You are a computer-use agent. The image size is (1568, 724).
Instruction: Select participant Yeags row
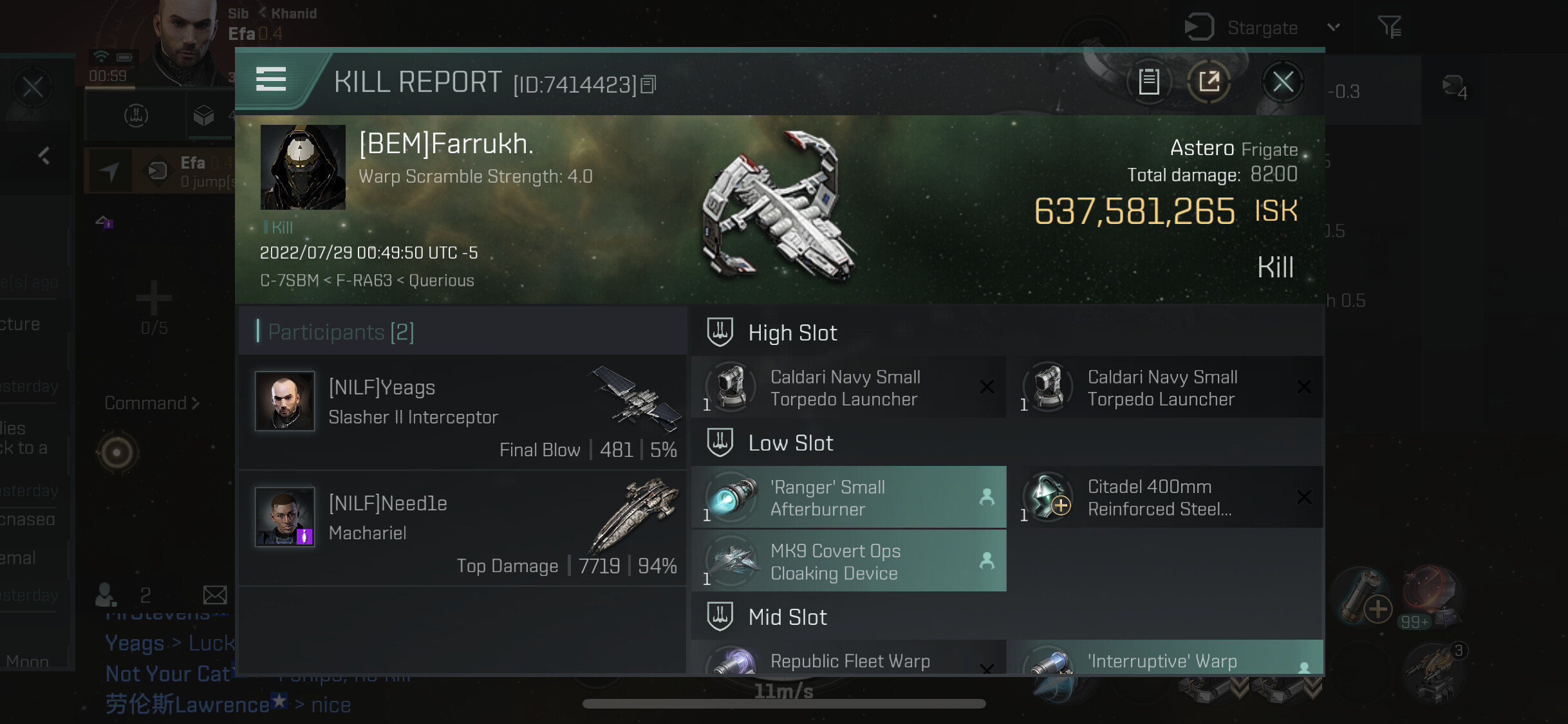[462, 412]
